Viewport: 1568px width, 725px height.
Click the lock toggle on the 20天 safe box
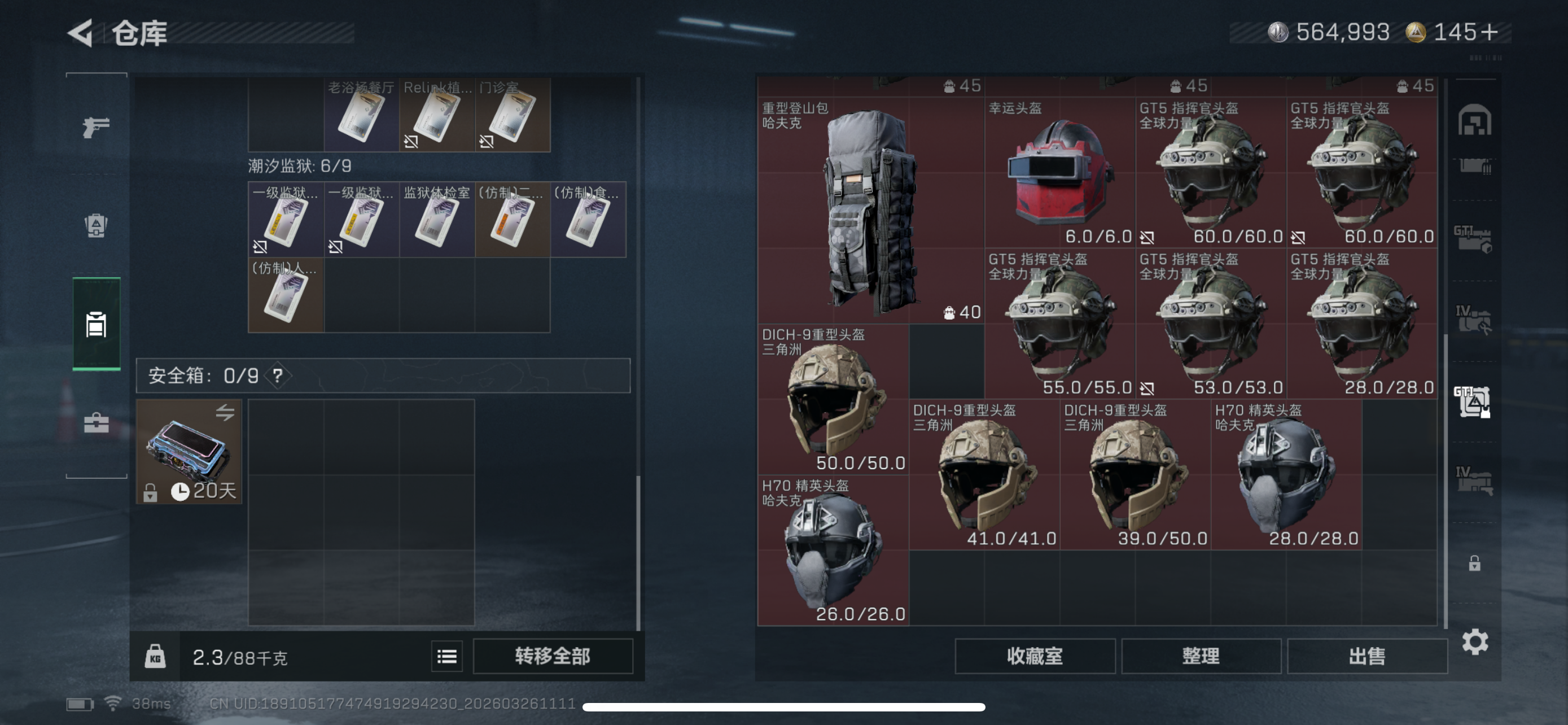pyautogui.click(x=150, y=492)
